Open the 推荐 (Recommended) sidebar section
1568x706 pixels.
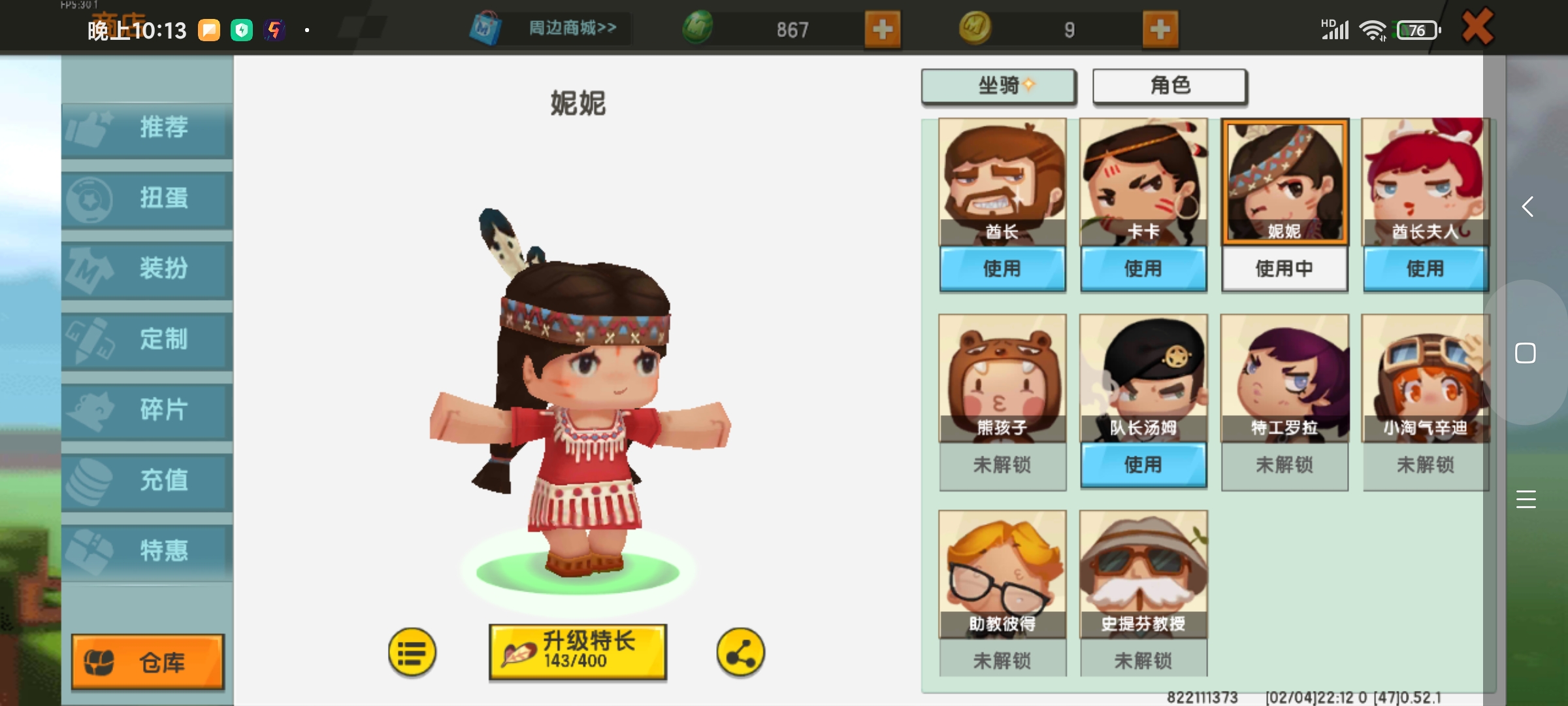146,129
